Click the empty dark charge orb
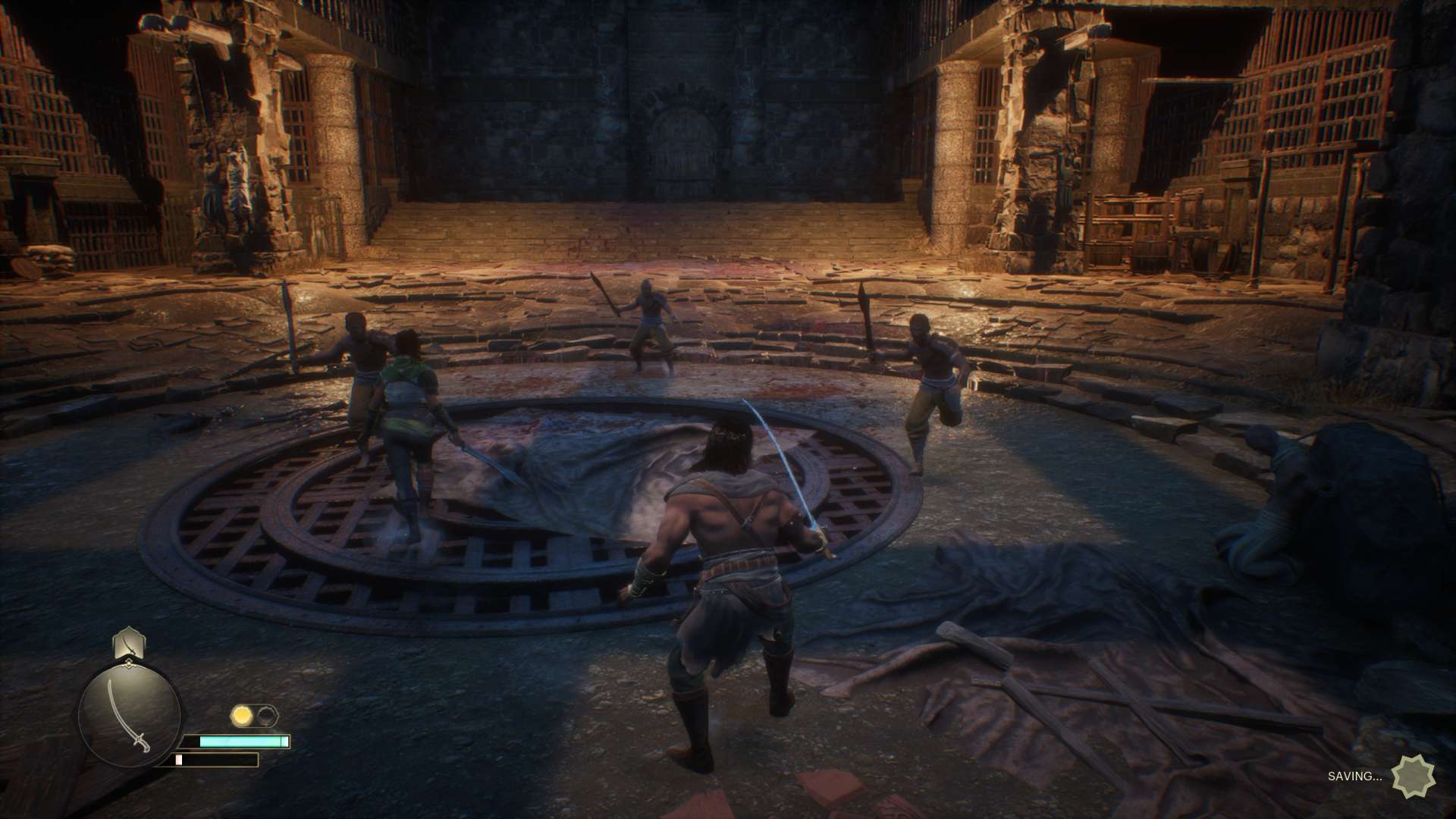This screenshot has height=819, width=1456. (x=267, y=715)
